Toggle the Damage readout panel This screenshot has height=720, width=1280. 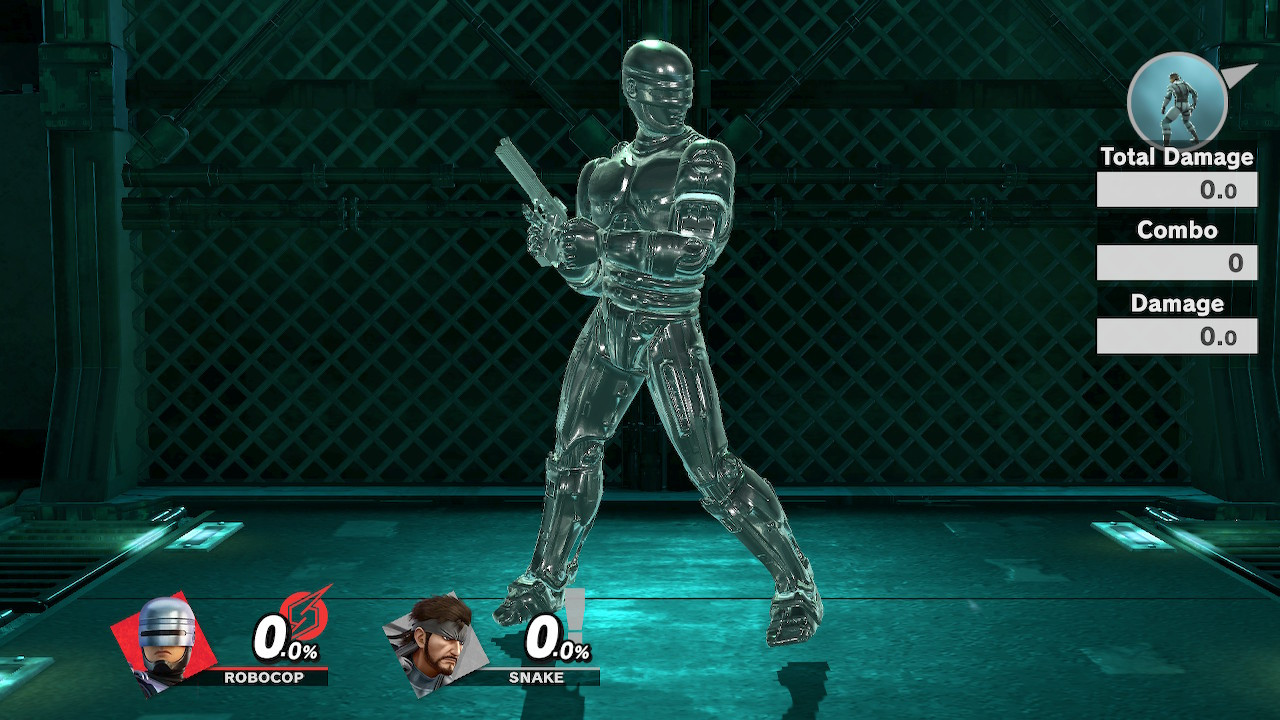click(x=1176, y=303)
